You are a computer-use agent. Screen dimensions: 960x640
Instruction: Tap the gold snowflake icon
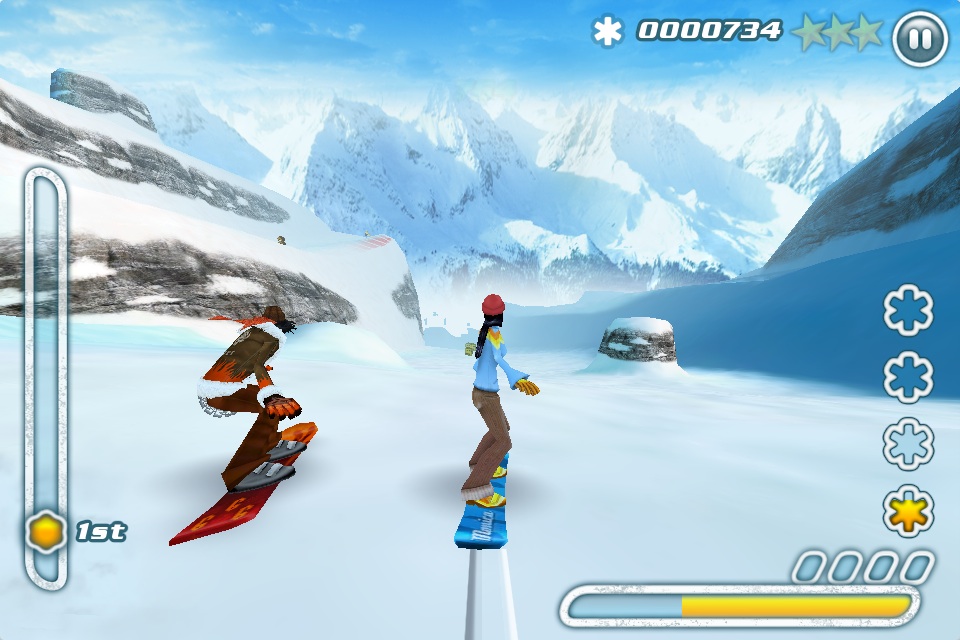908,510
